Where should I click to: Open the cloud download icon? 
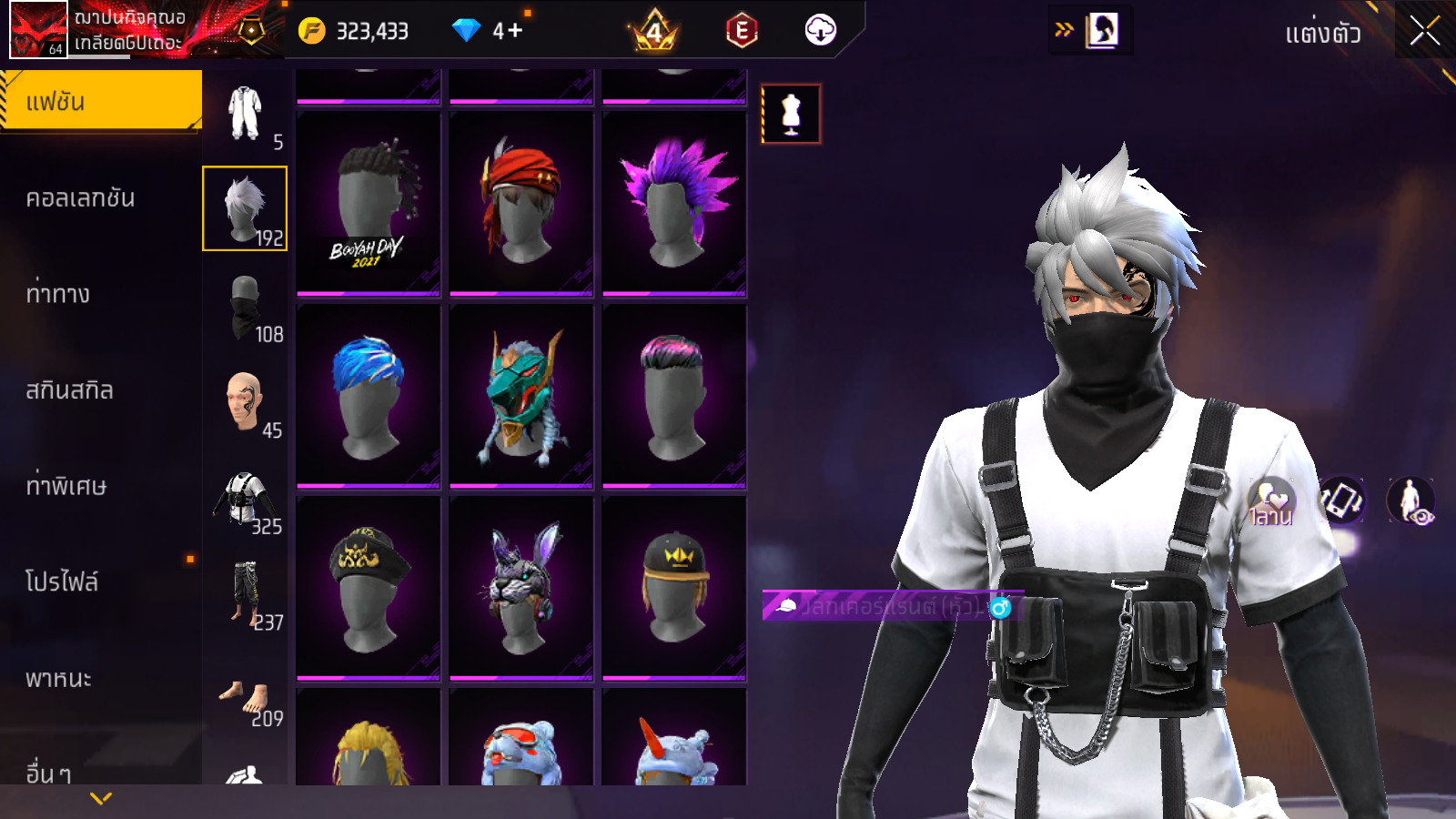820,31
